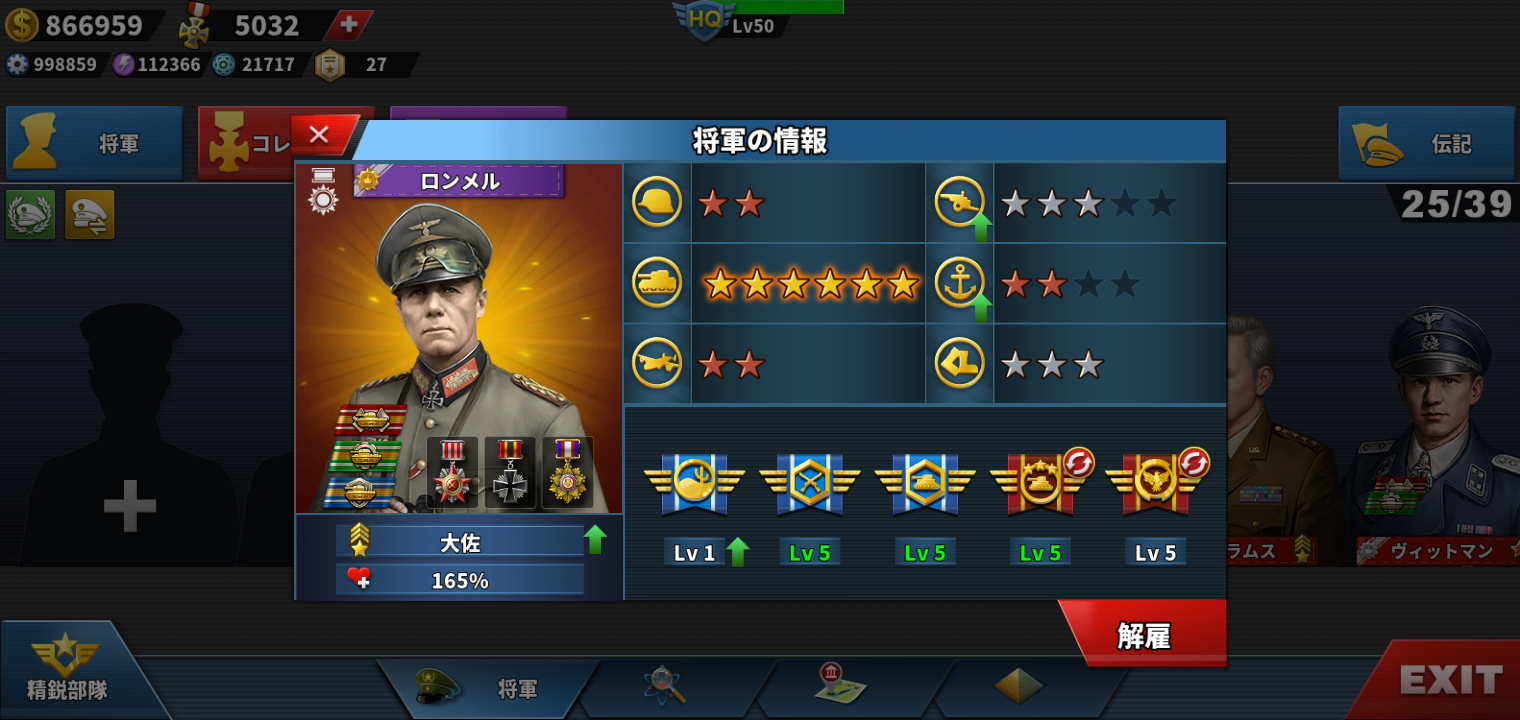1520x720 pixels.
Task: Dismiss general with the 解雇 button
Action: (x=1144, y=635)
